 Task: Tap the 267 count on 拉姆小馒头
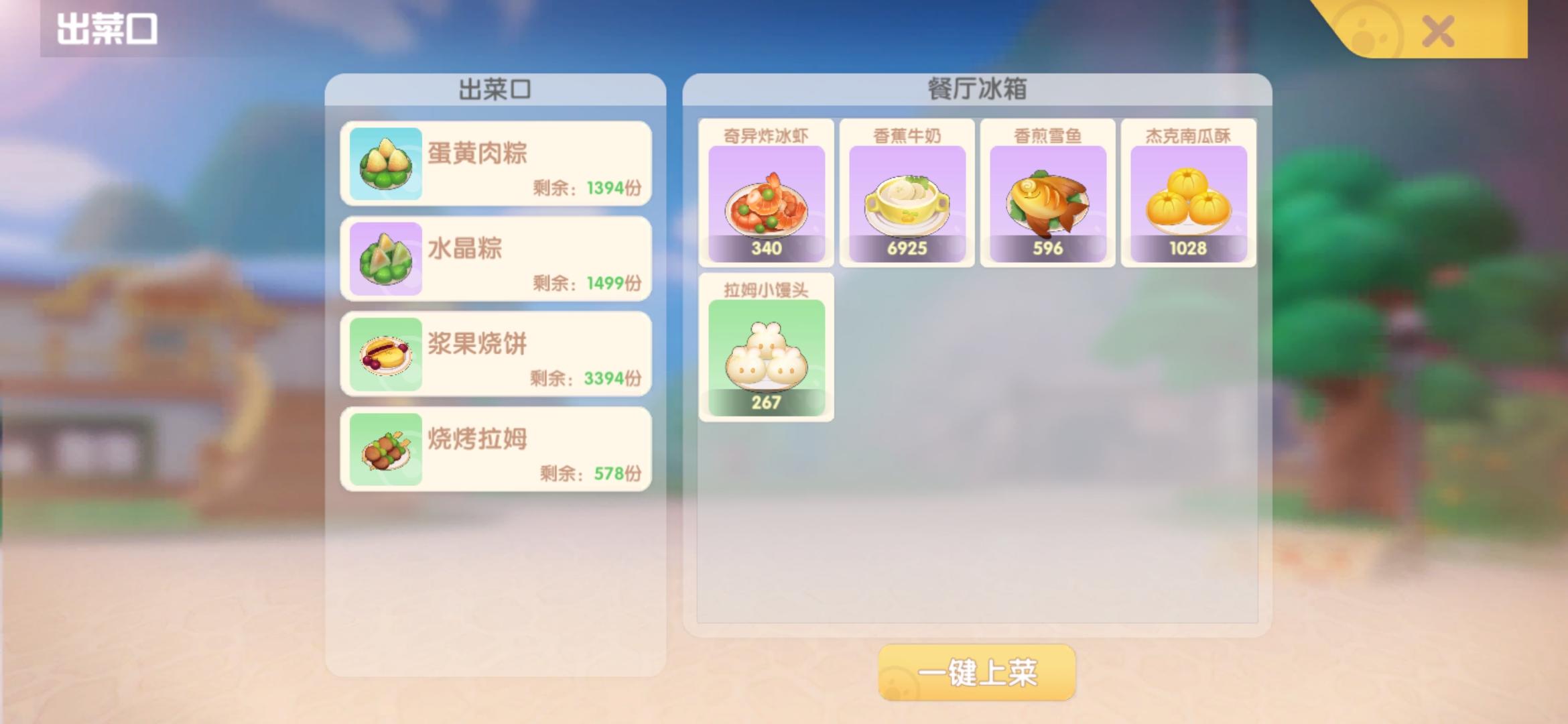pos(765,402)
